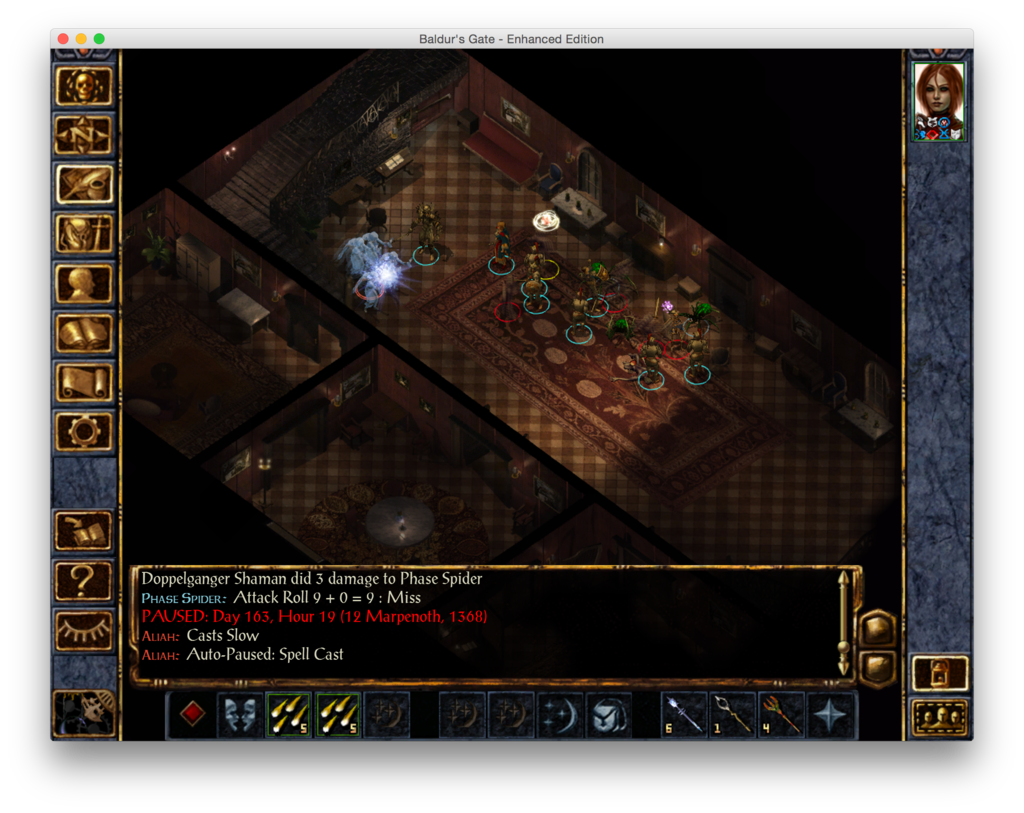Open the journal quill icon
1024x813 pixels.
click(x=84, y=184)
